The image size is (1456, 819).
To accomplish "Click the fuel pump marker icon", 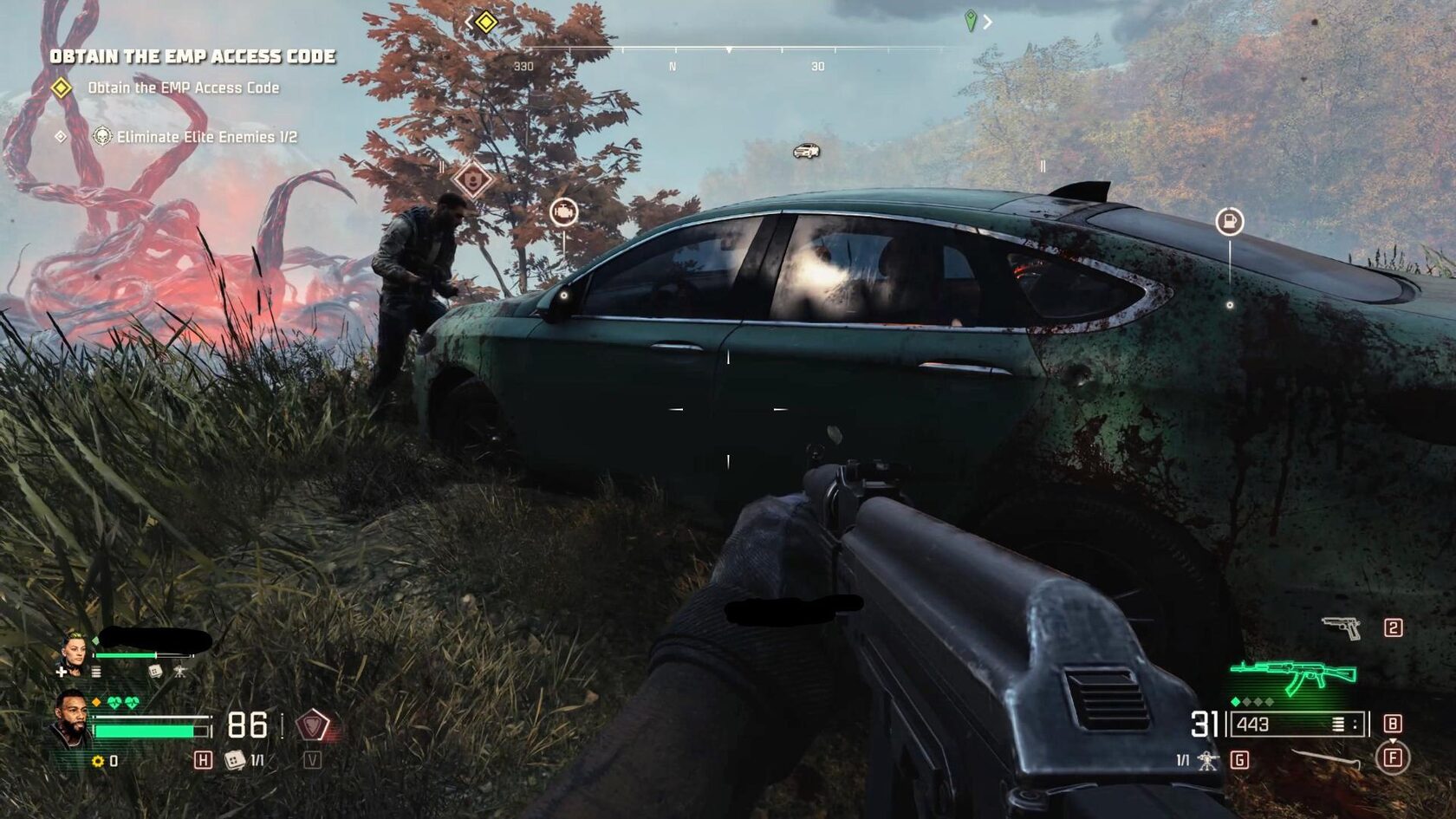I will coord(1229,222).
